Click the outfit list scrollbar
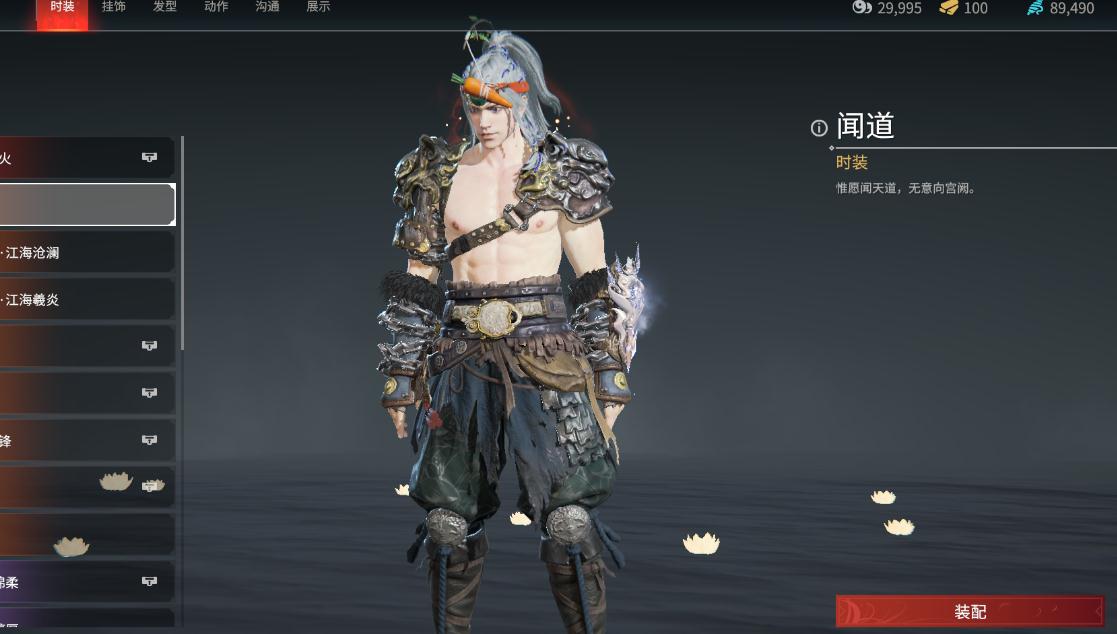The image size is (1117, 634). click(x=182, y=245)
